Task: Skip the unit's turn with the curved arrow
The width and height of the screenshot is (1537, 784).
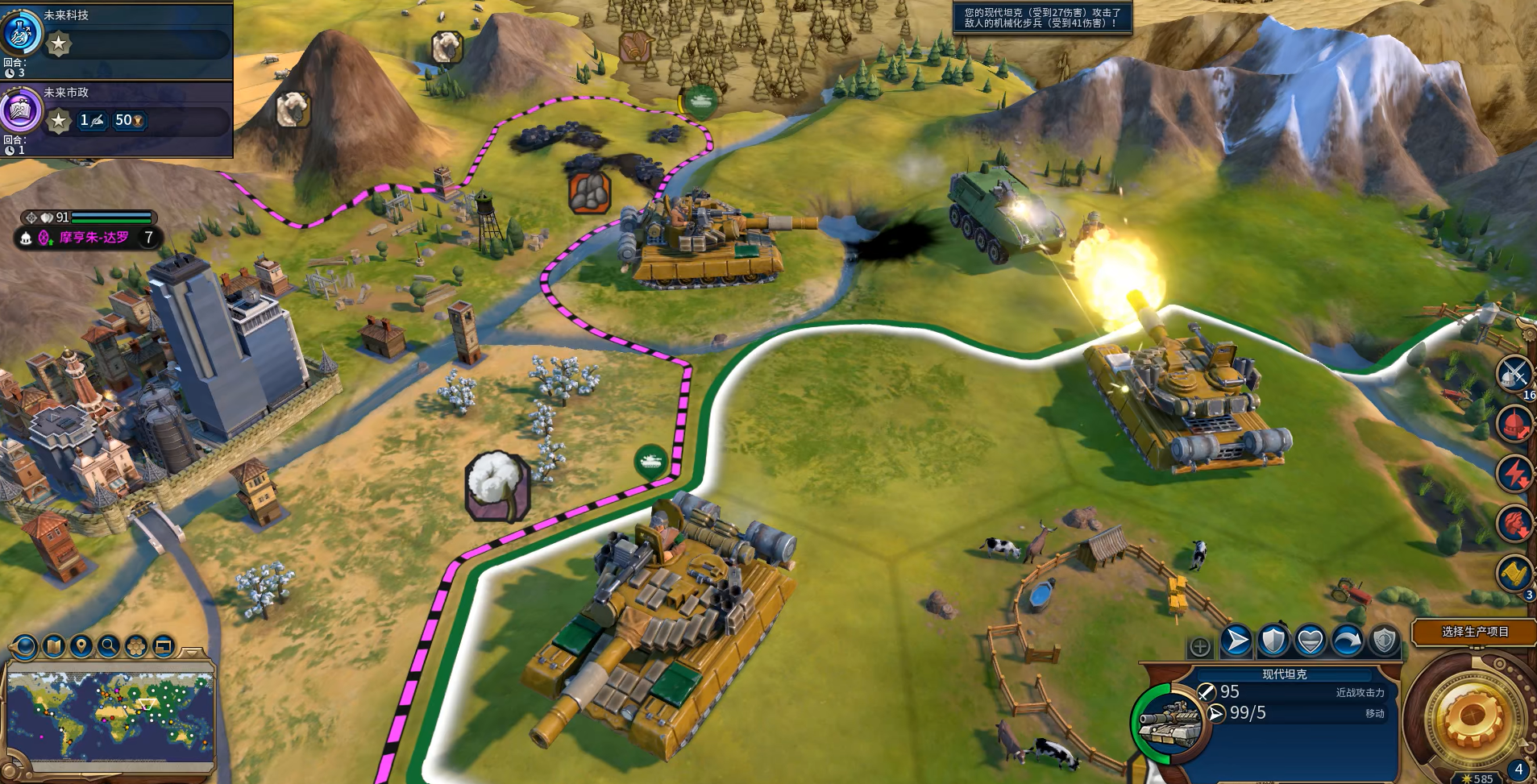Action: (1348, 641)
